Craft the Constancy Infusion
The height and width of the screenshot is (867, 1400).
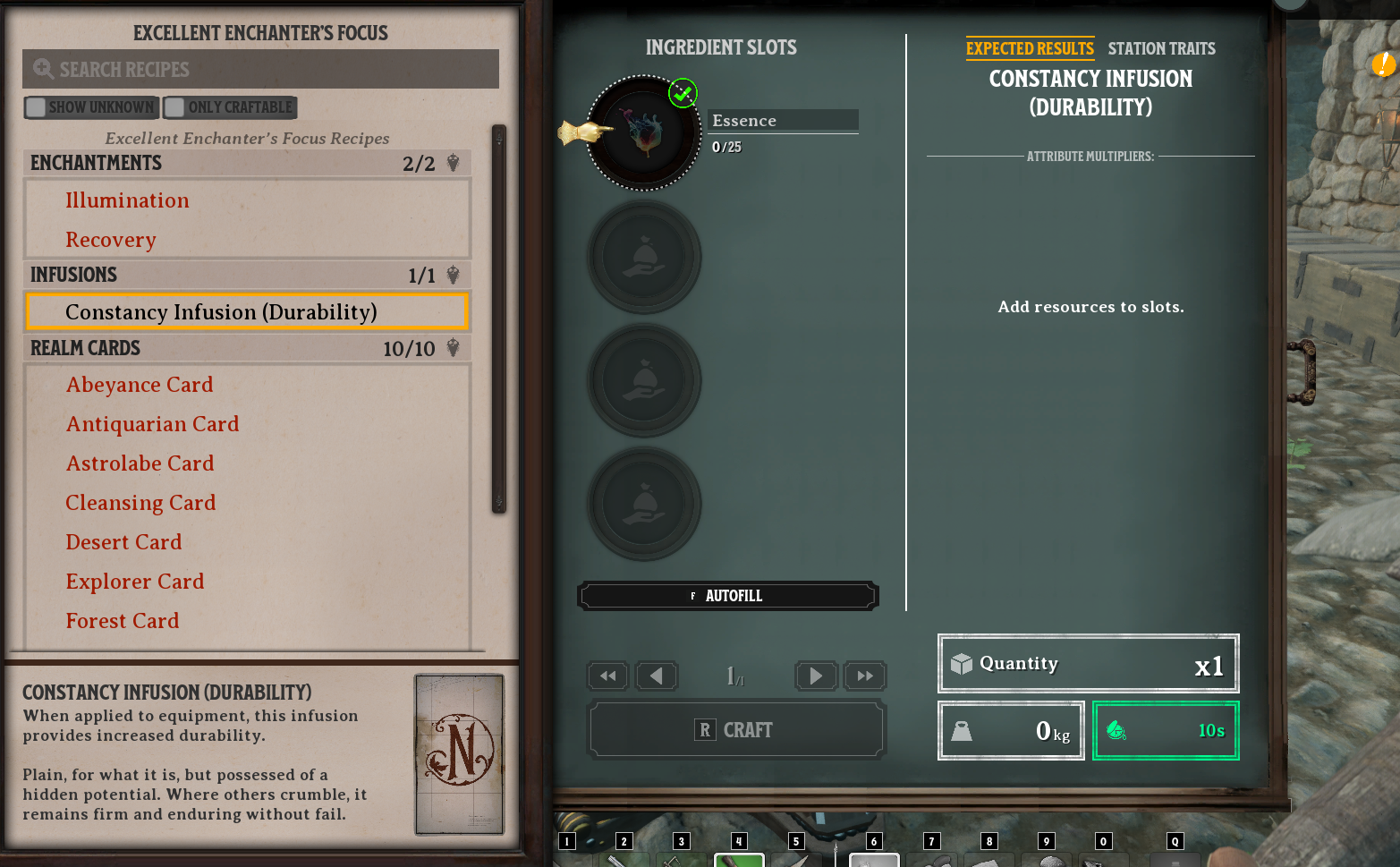click(736, 730)
